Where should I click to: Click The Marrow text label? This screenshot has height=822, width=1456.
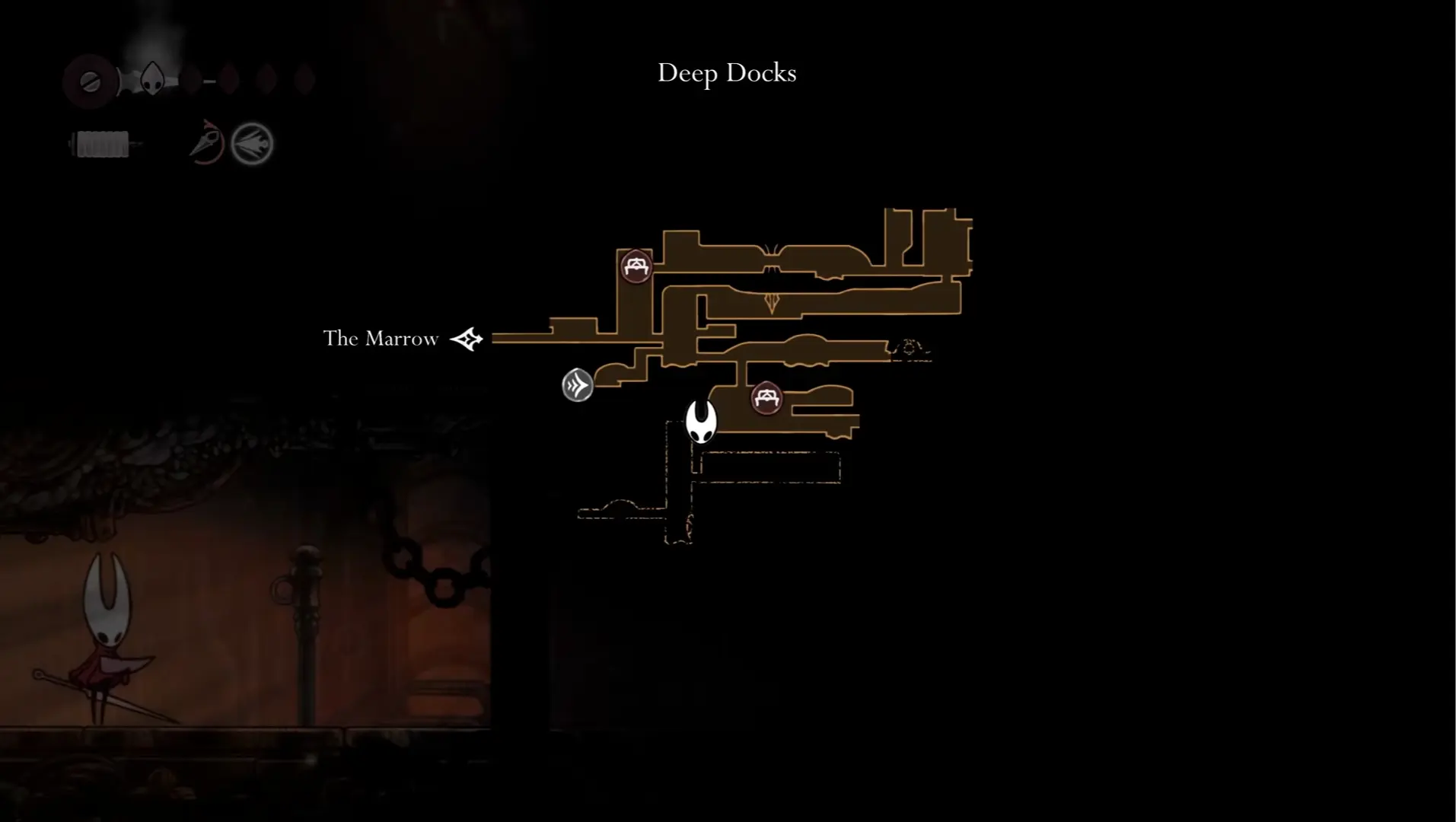pos(381,339)
